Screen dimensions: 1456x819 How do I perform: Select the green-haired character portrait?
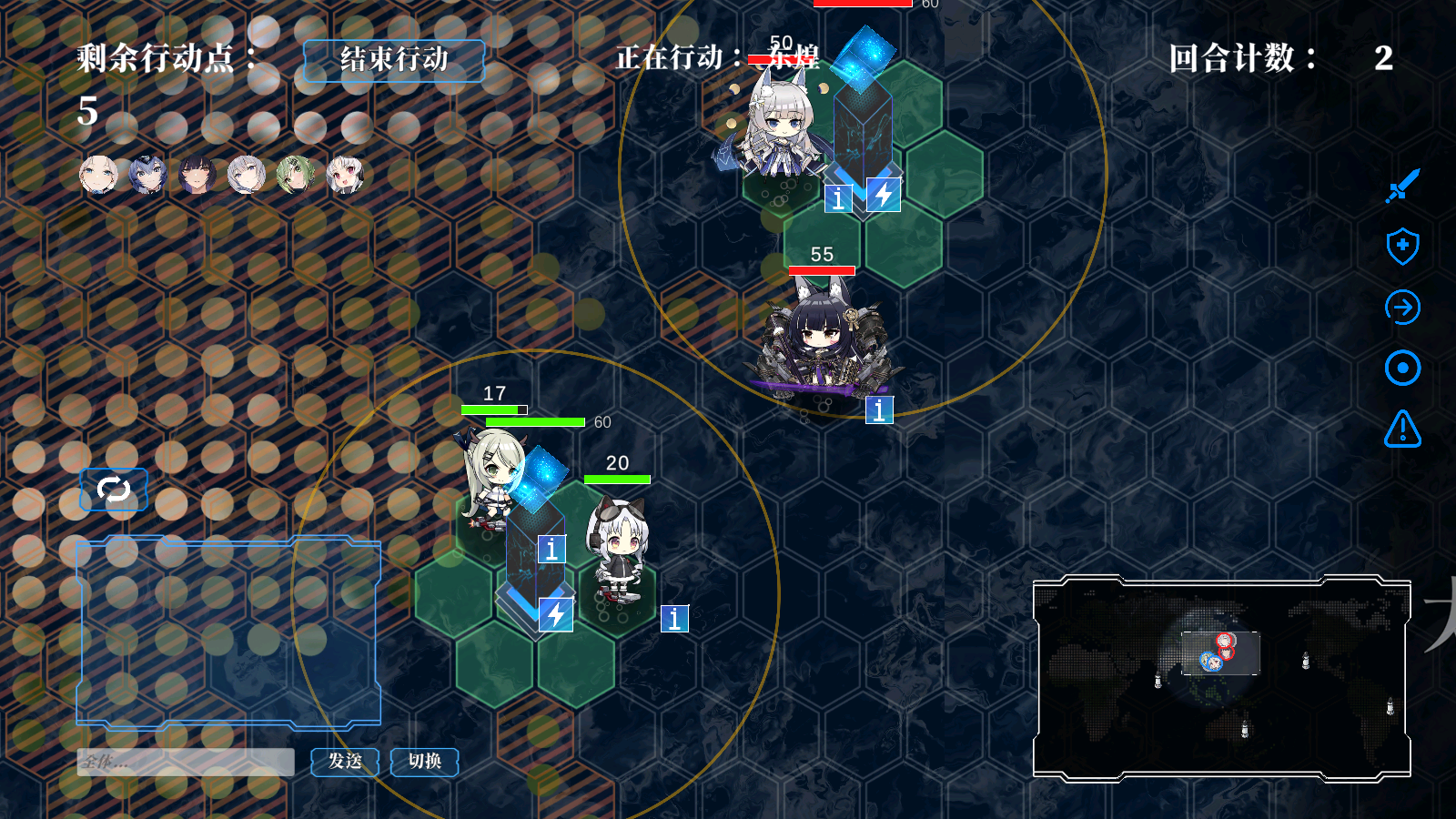point(295,175)
